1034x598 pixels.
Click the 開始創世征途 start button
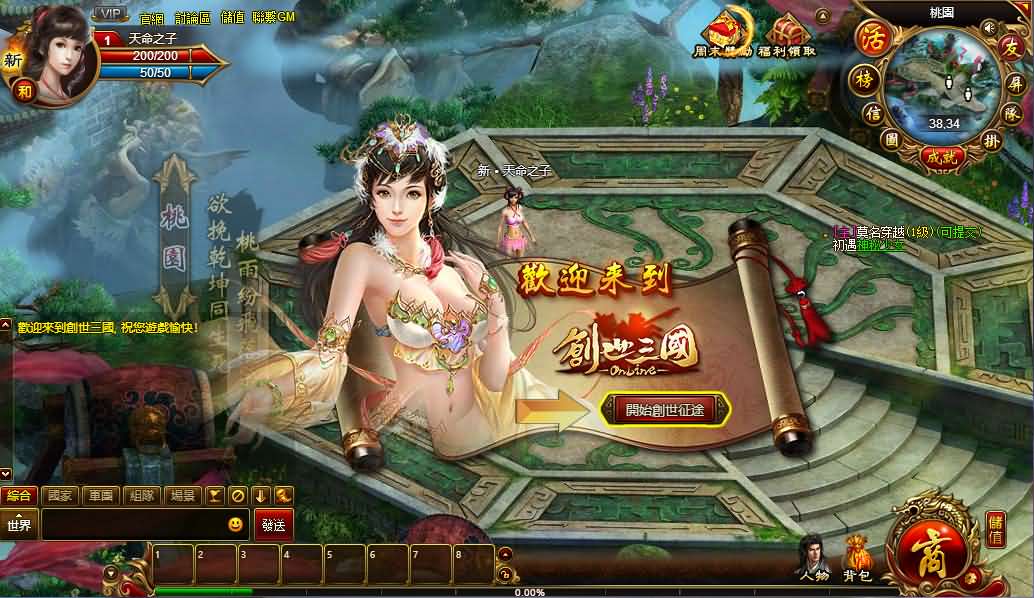point(665,409)
